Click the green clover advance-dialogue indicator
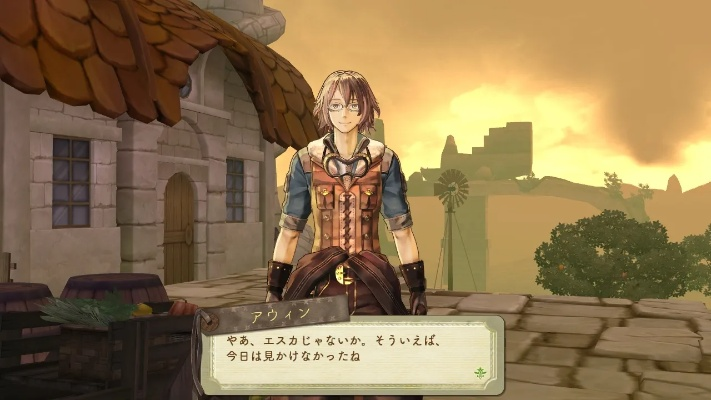This screenshot has width=711, height=400. coord(480,372)
